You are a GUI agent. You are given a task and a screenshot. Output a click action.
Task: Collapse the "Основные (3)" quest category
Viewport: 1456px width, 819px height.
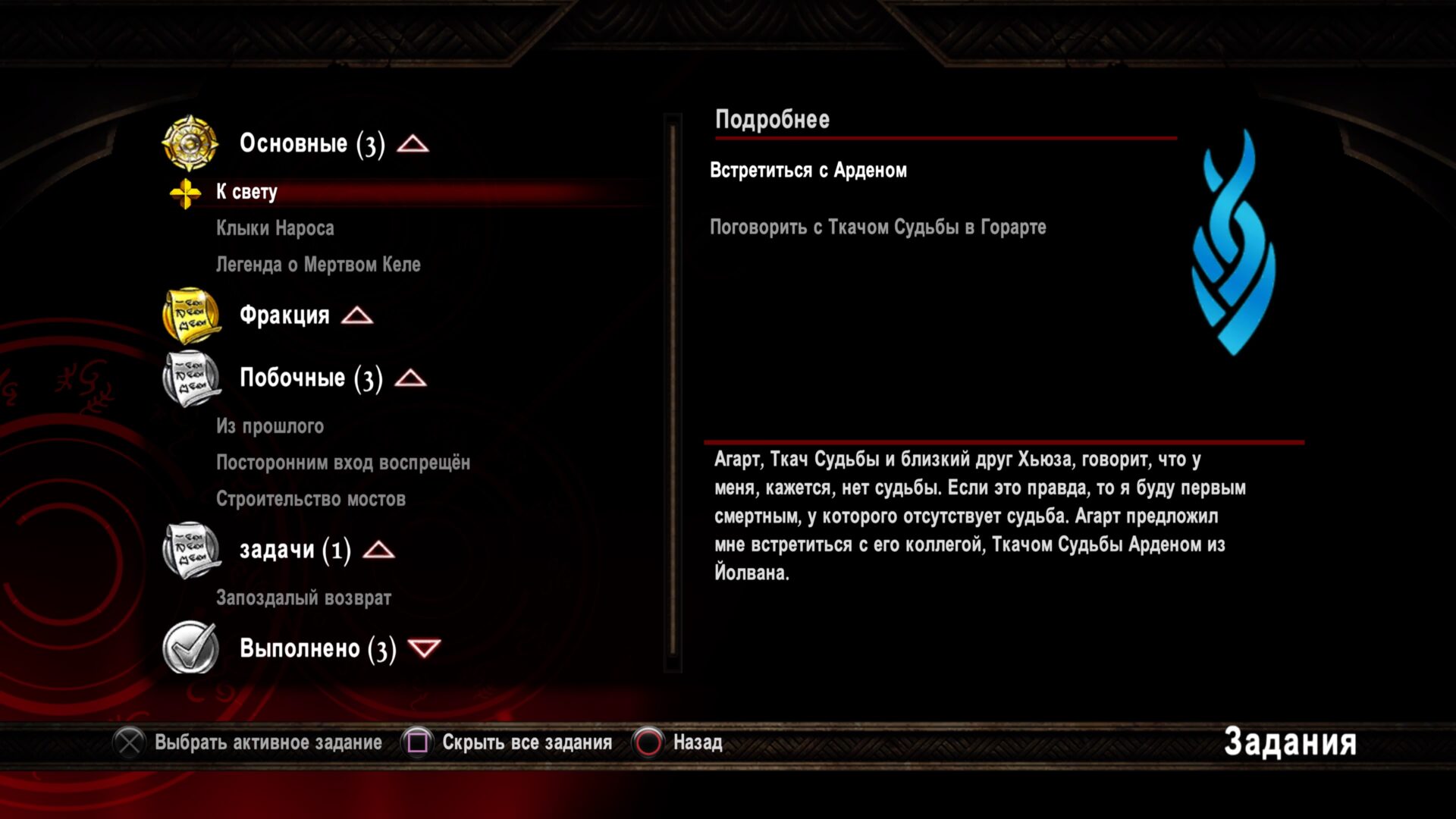[x=413, y=144]
